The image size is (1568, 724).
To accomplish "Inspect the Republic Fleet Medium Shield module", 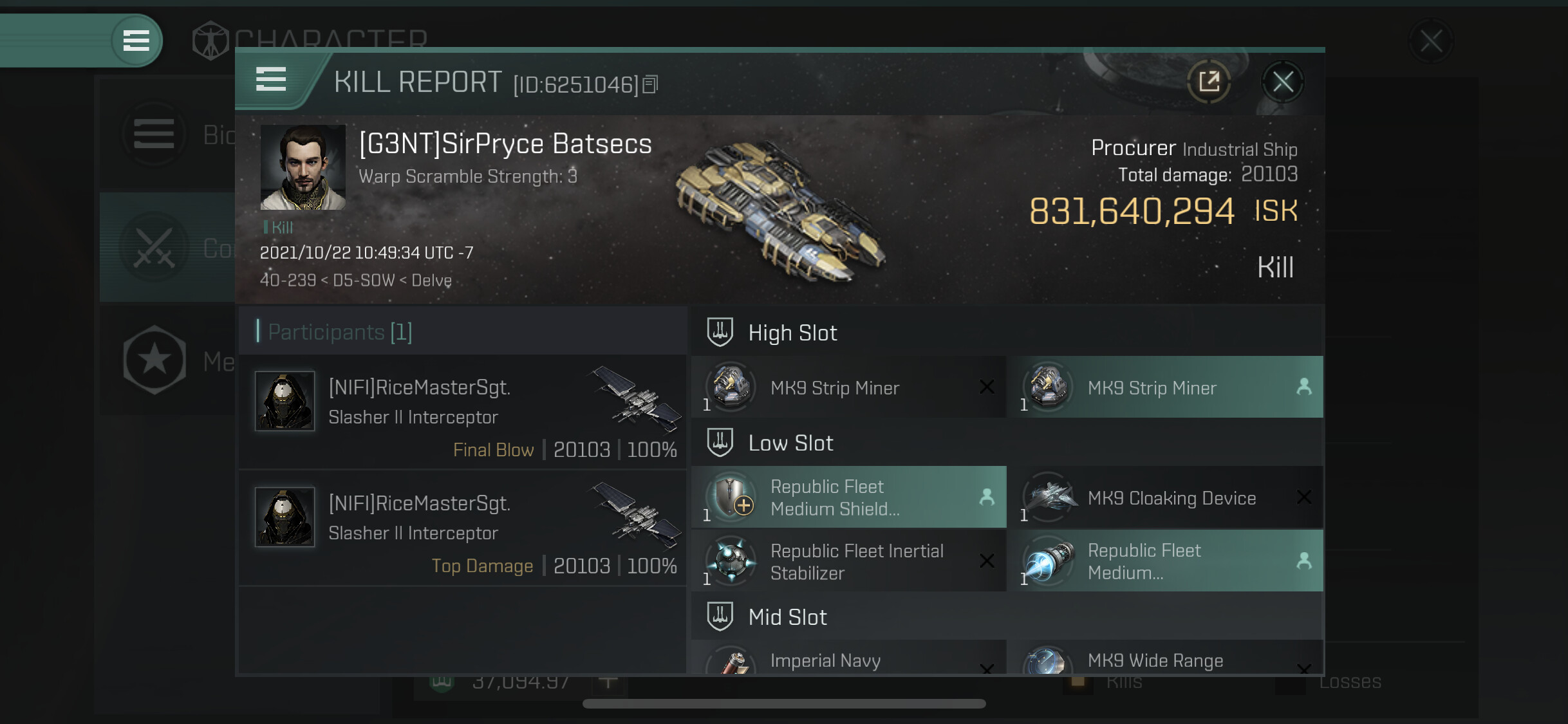I will tap(848, 497).
